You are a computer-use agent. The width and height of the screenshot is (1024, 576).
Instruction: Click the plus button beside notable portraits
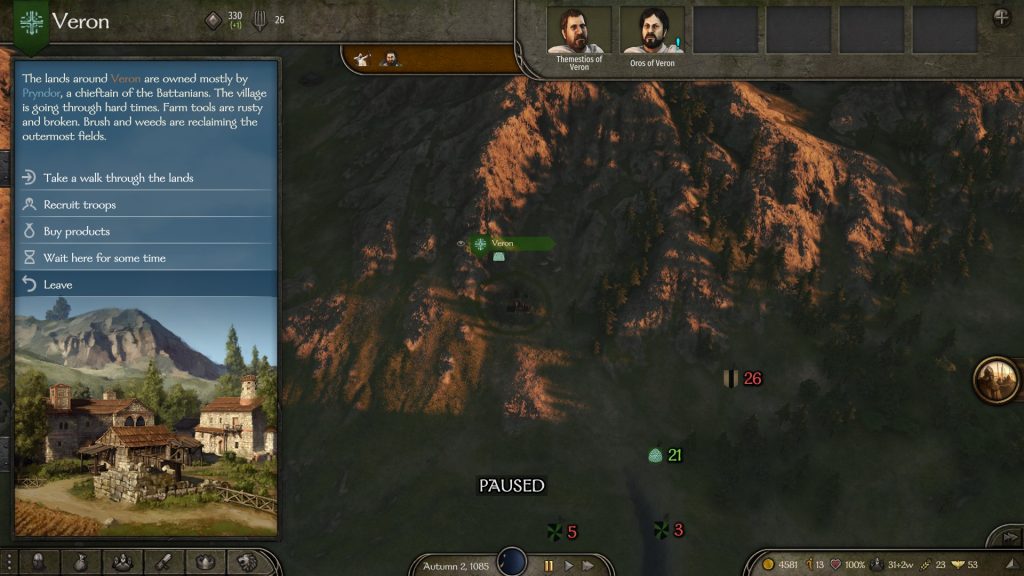click(1001, 17)
